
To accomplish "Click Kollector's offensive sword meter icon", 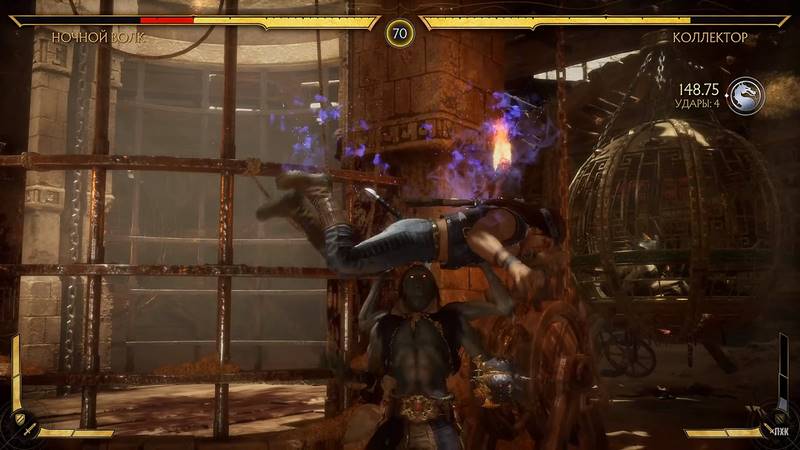I will [767, 428].
